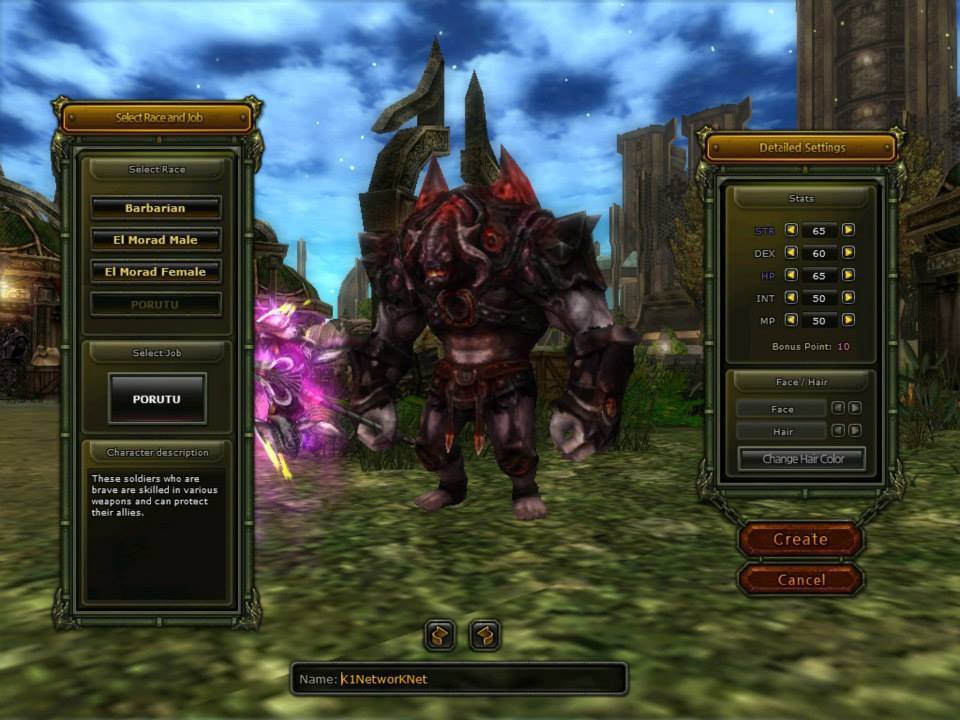The height and width of the screenshot is (720, 960).
Task: Remove a point from MP
Action: [791, 320]
